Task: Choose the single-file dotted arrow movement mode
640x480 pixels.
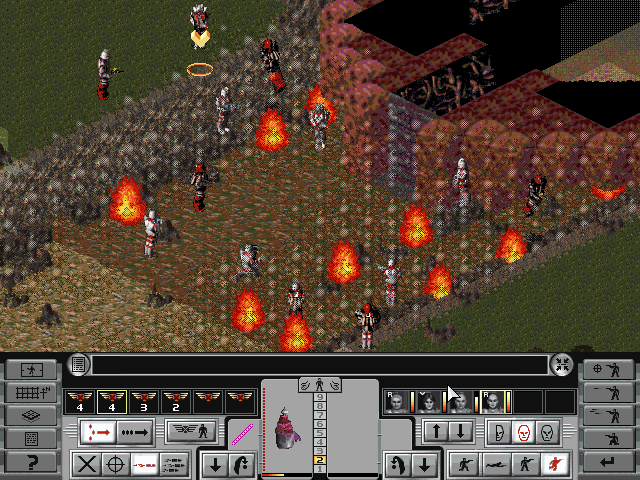Action: (x=135, y=433)
